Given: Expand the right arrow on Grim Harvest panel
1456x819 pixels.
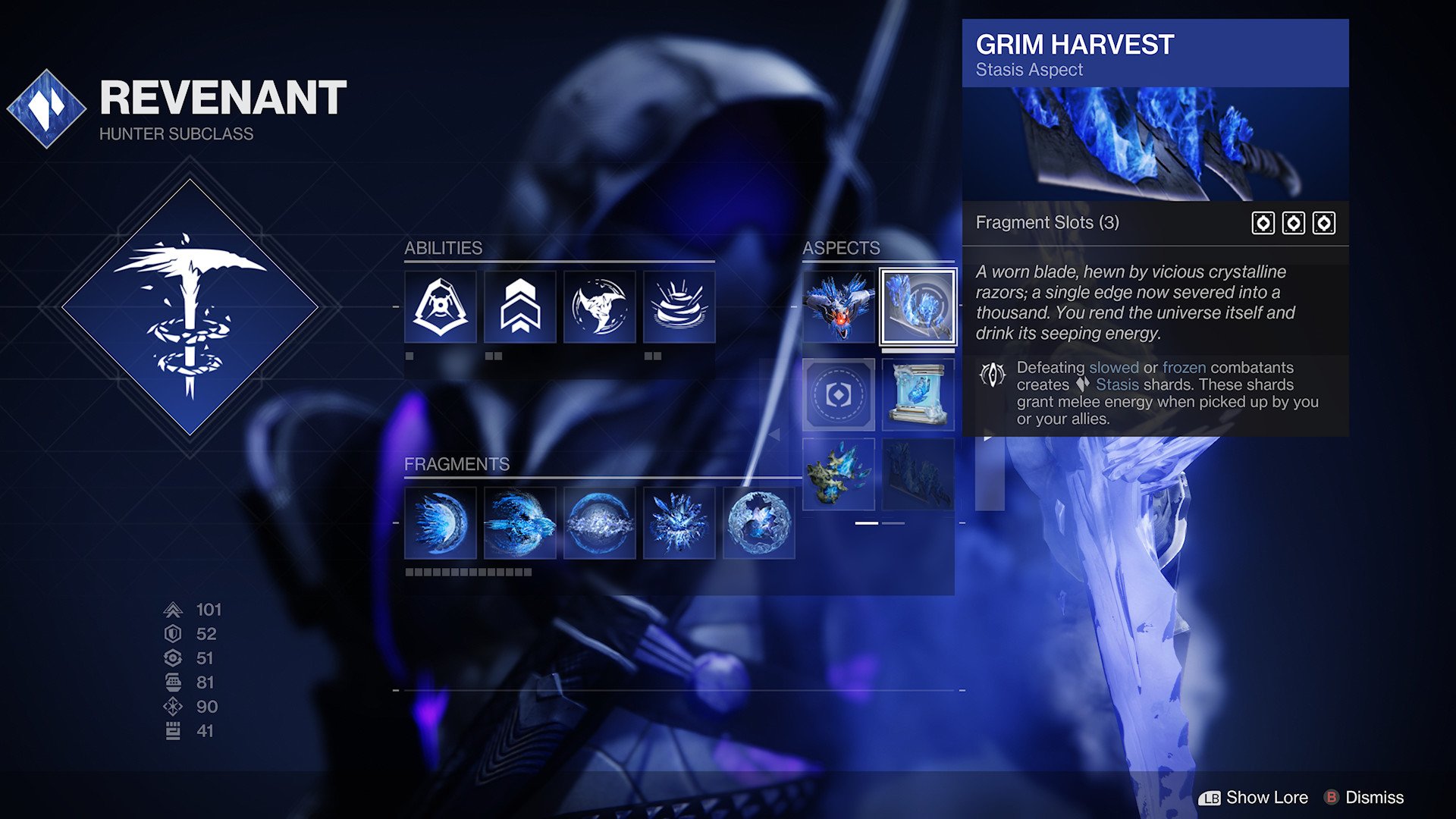Looking at the screenshot, I should pos(990,436).
